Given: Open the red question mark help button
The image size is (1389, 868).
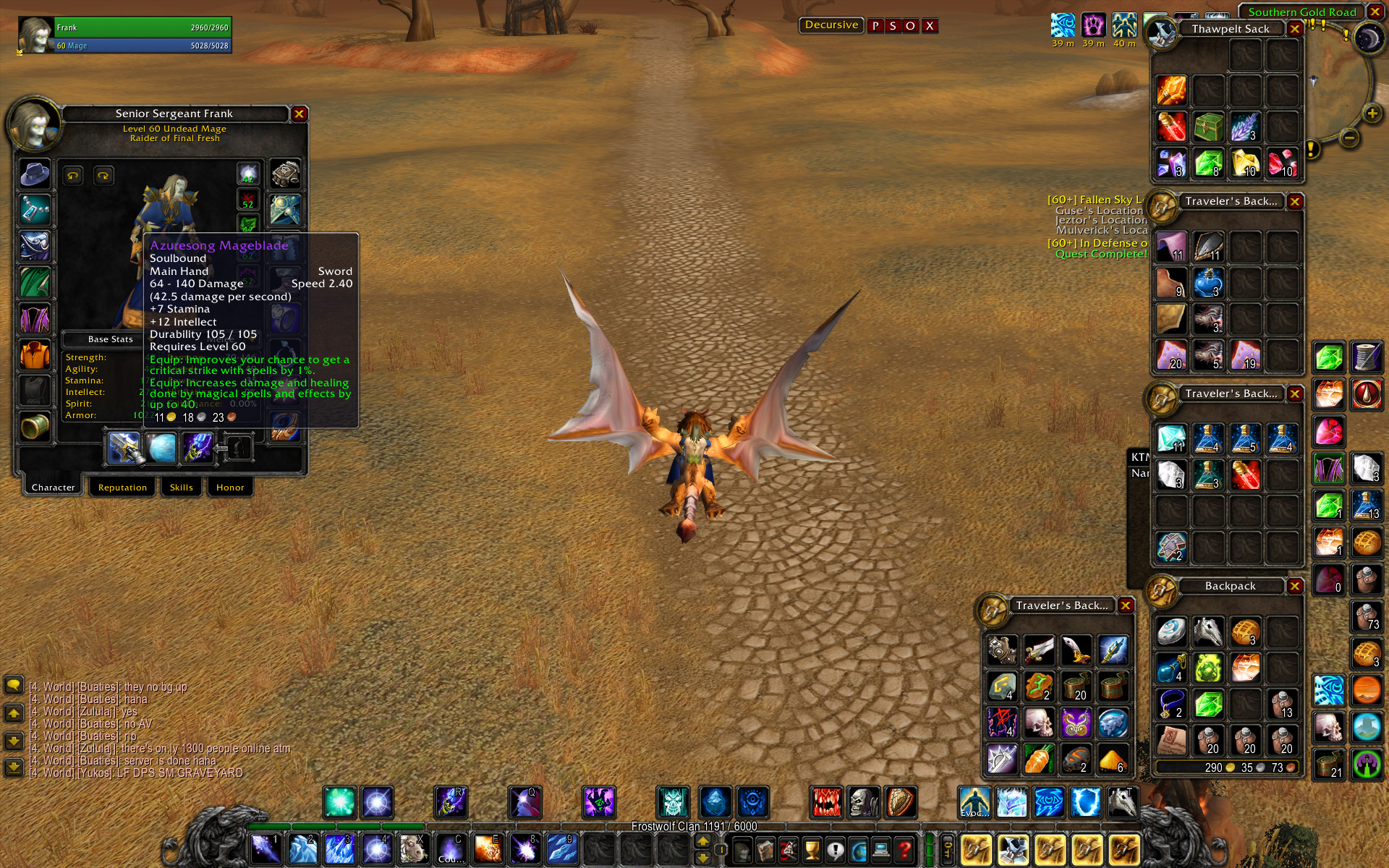Looking at the screenshot, I should click(x=904, y=849).
